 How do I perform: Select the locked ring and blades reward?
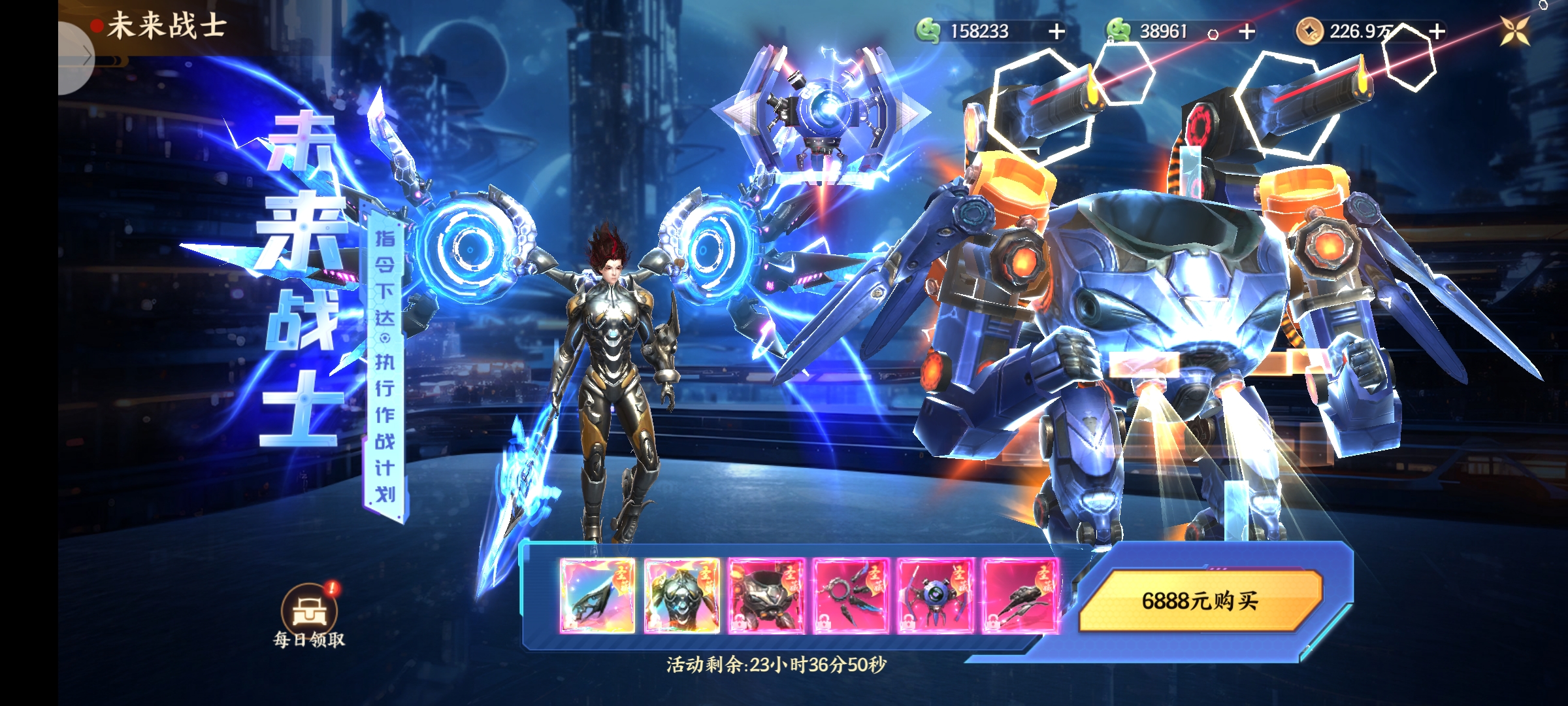[x=851, y=596]
